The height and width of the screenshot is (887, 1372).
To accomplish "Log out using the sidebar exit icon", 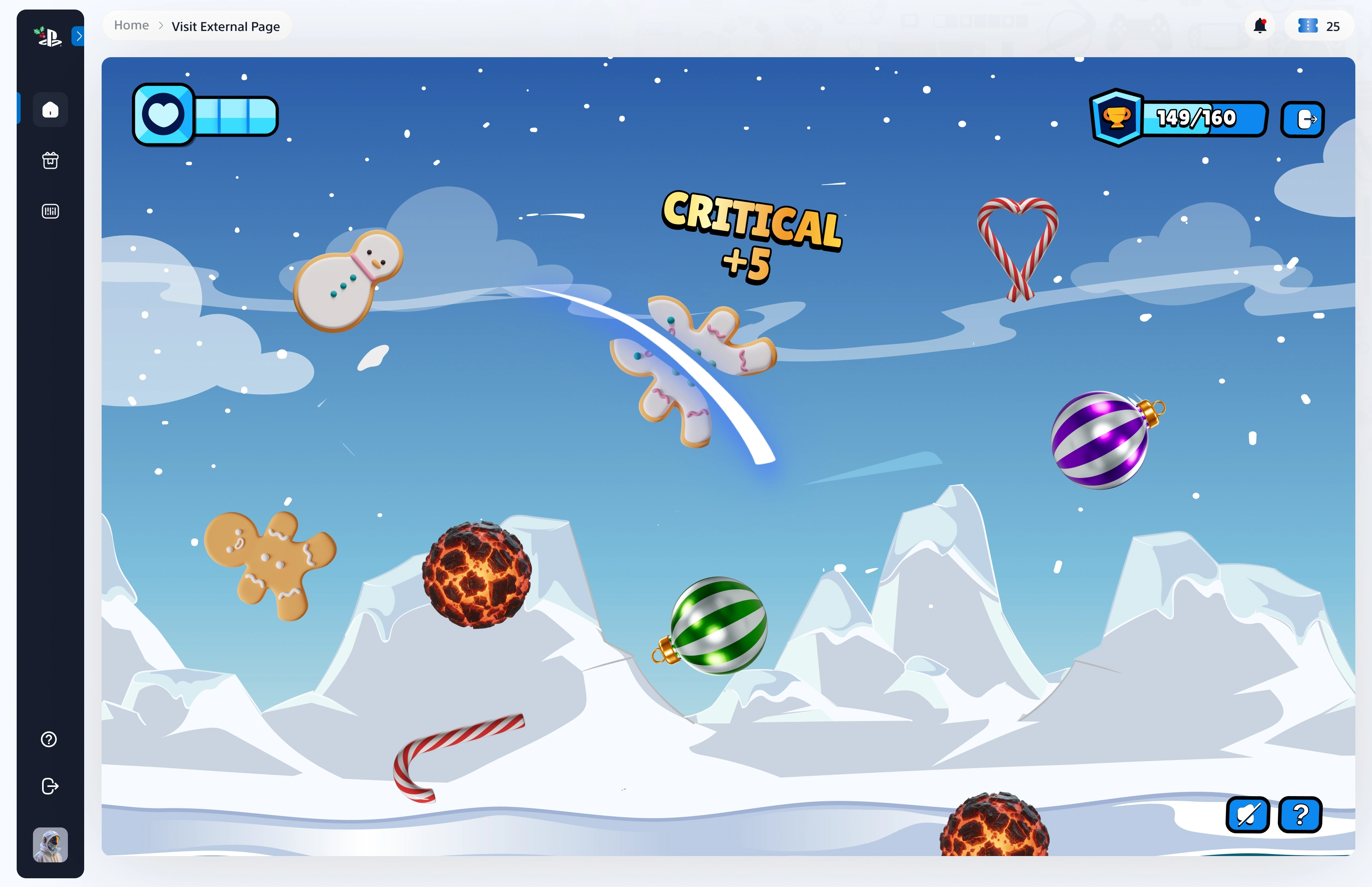I will point(50,786).
